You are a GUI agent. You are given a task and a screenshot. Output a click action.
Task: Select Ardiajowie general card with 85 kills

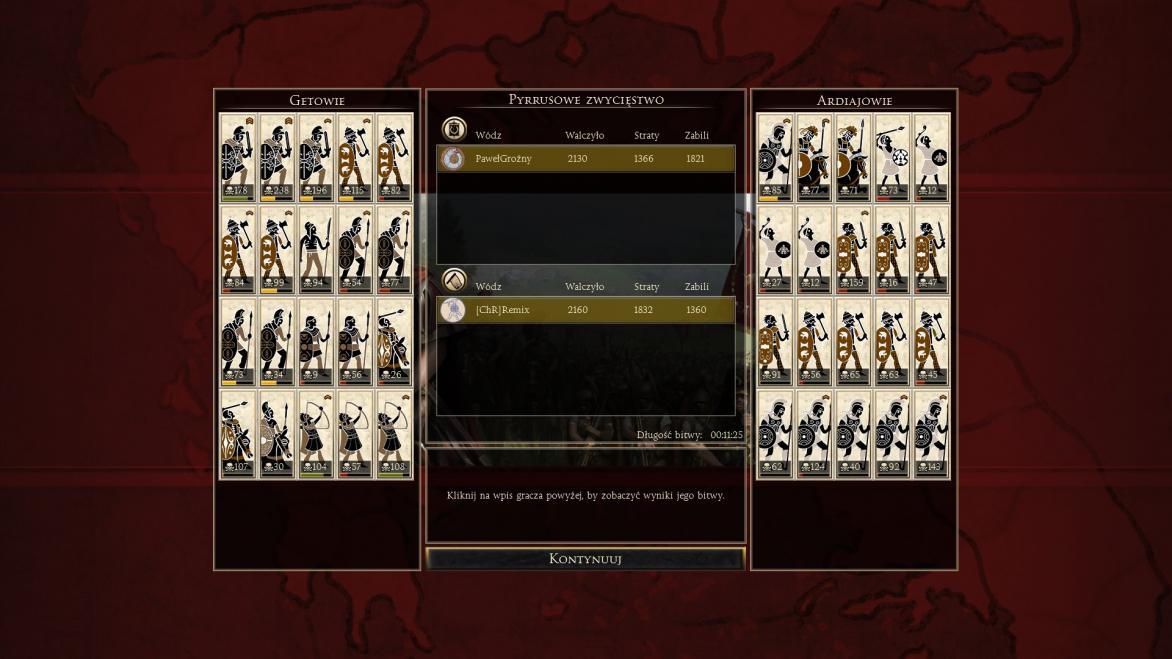click(775, 157)
